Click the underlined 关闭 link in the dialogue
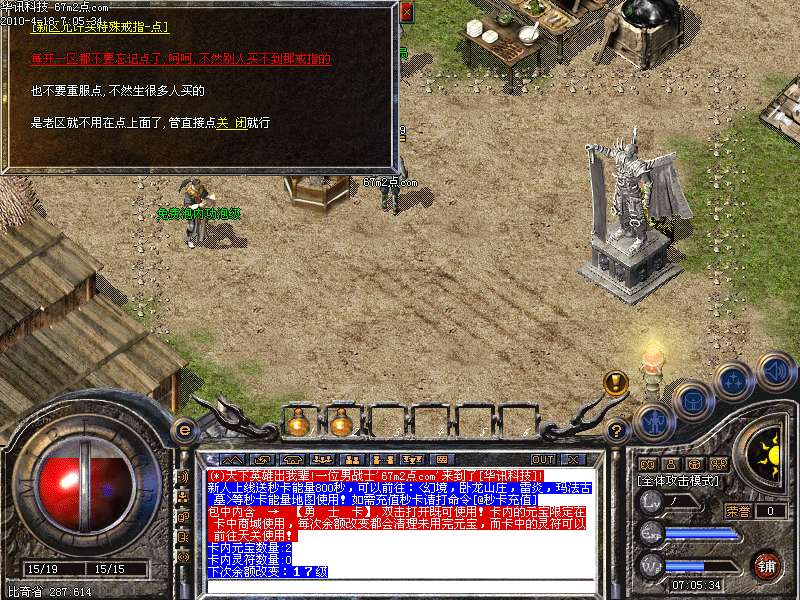 click(x=232, y=123)
